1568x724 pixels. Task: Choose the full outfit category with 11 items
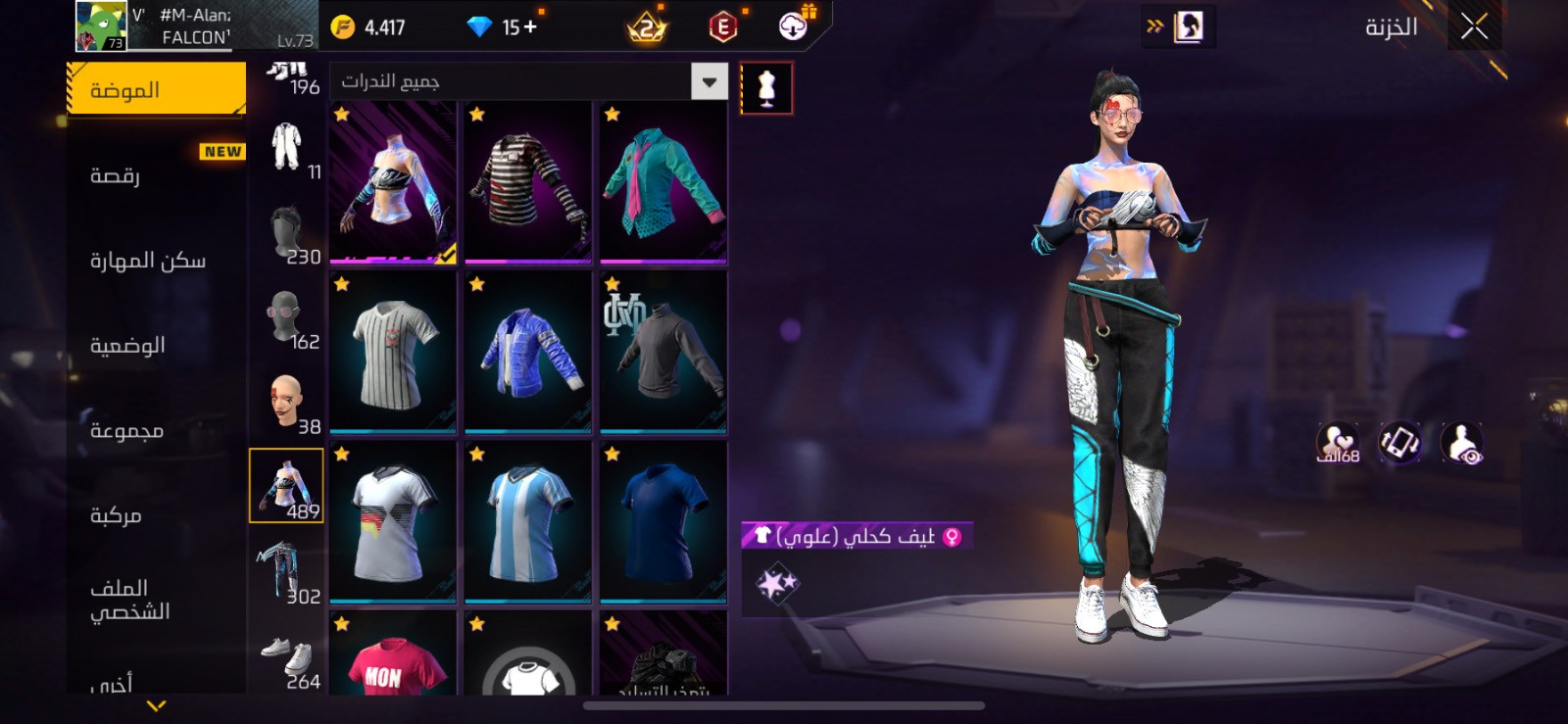click(287, 148)
